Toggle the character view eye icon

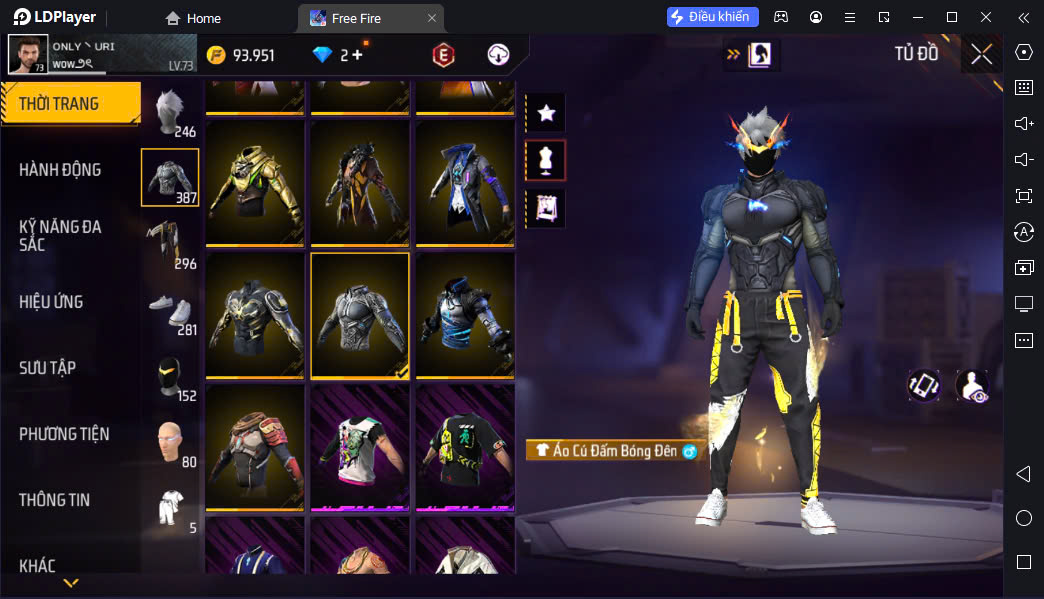pyautogui.click(x=971, y=386)
